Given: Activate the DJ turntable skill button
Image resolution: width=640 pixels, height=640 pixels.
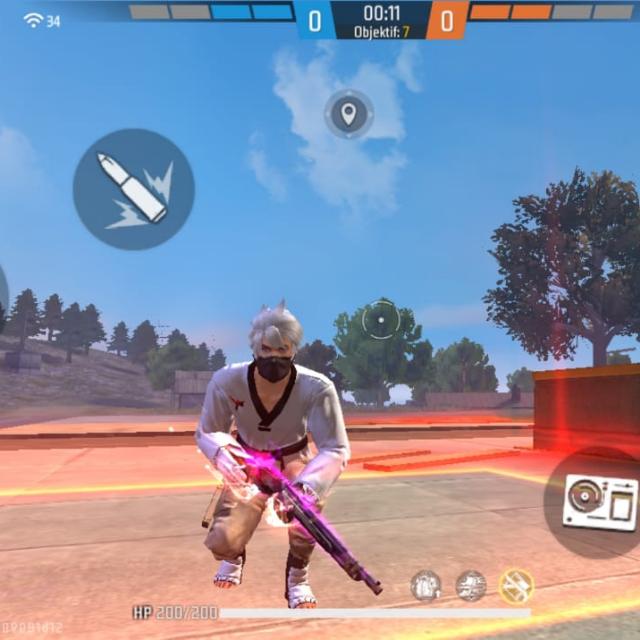Looking at the screenshot, I should [x=599, y=501].
